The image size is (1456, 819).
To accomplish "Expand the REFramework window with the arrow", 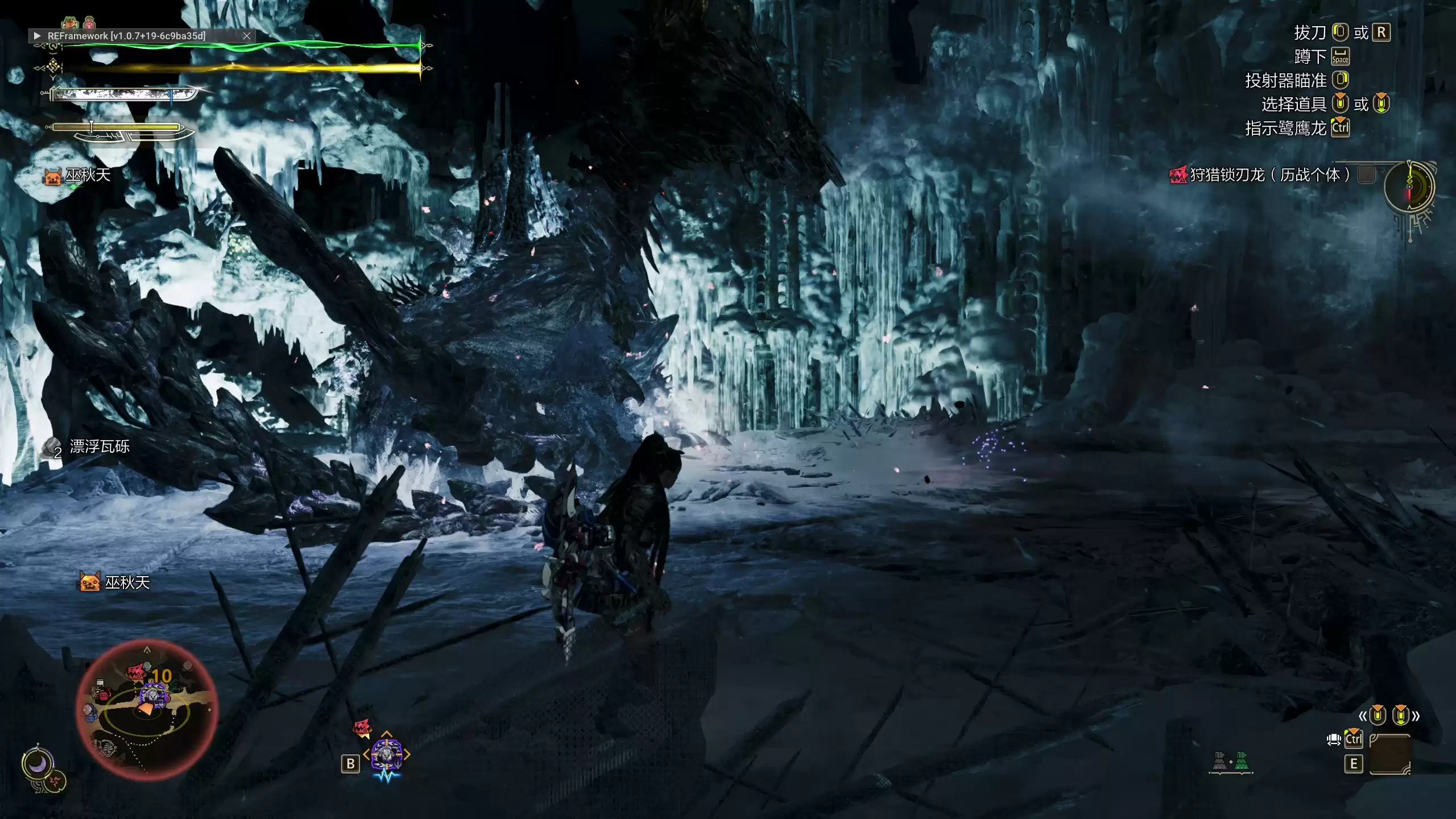I will pyautogui.click(x=37, y=36).
